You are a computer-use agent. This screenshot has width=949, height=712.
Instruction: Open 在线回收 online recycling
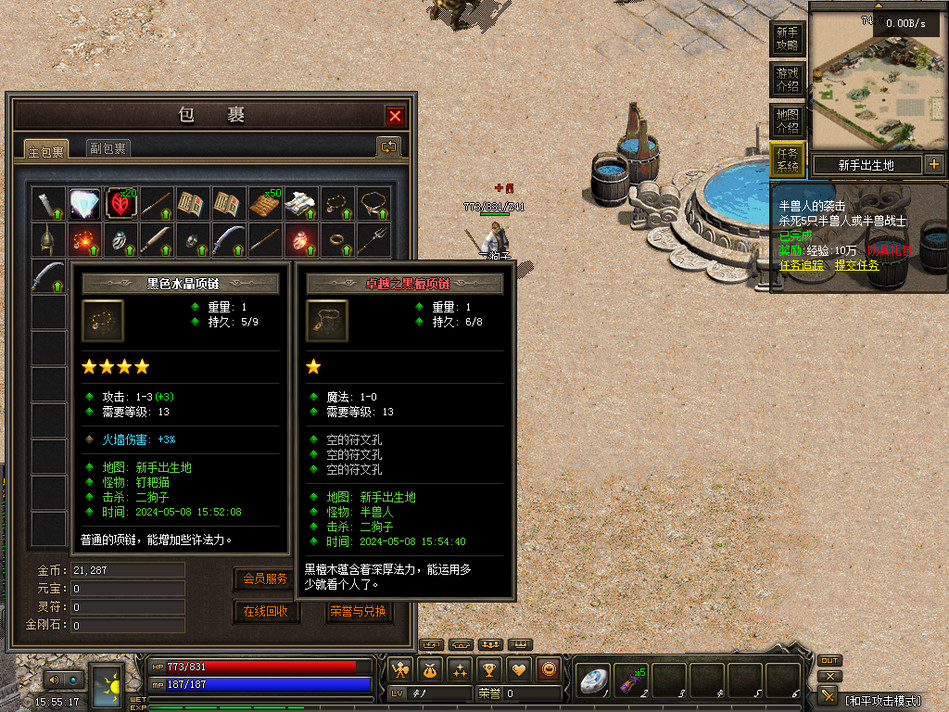tap(266, 611)
